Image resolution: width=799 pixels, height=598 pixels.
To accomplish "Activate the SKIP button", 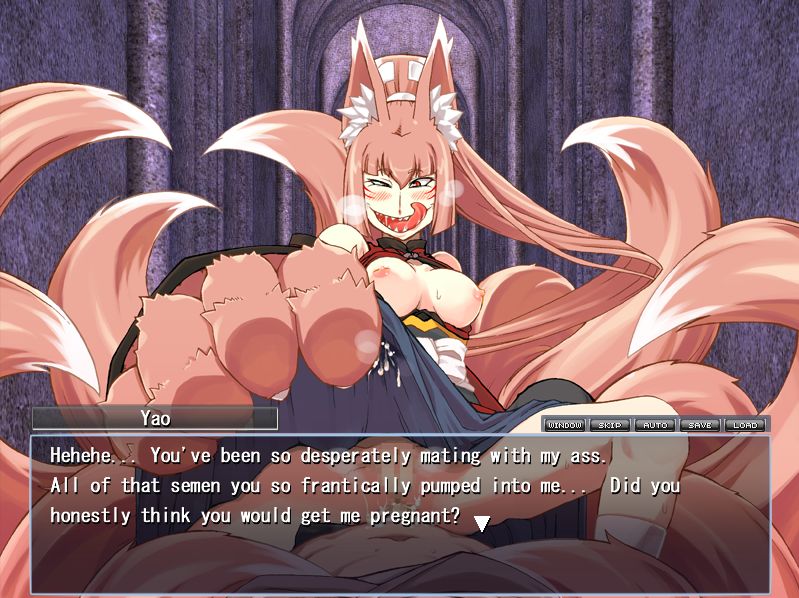I will (x=610, y=425).
